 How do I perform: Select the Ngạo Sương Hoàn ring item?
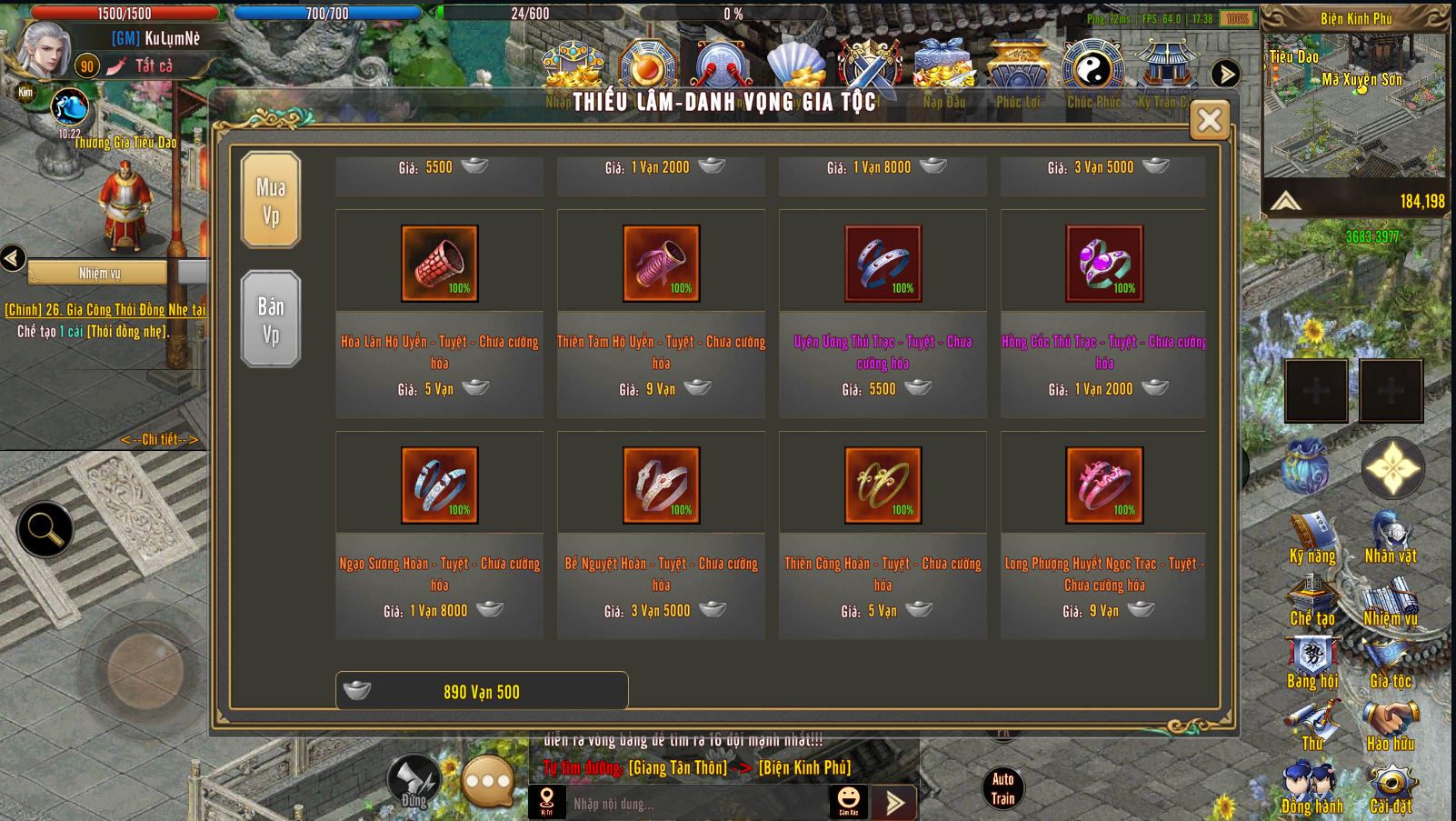tap(440, 486)
